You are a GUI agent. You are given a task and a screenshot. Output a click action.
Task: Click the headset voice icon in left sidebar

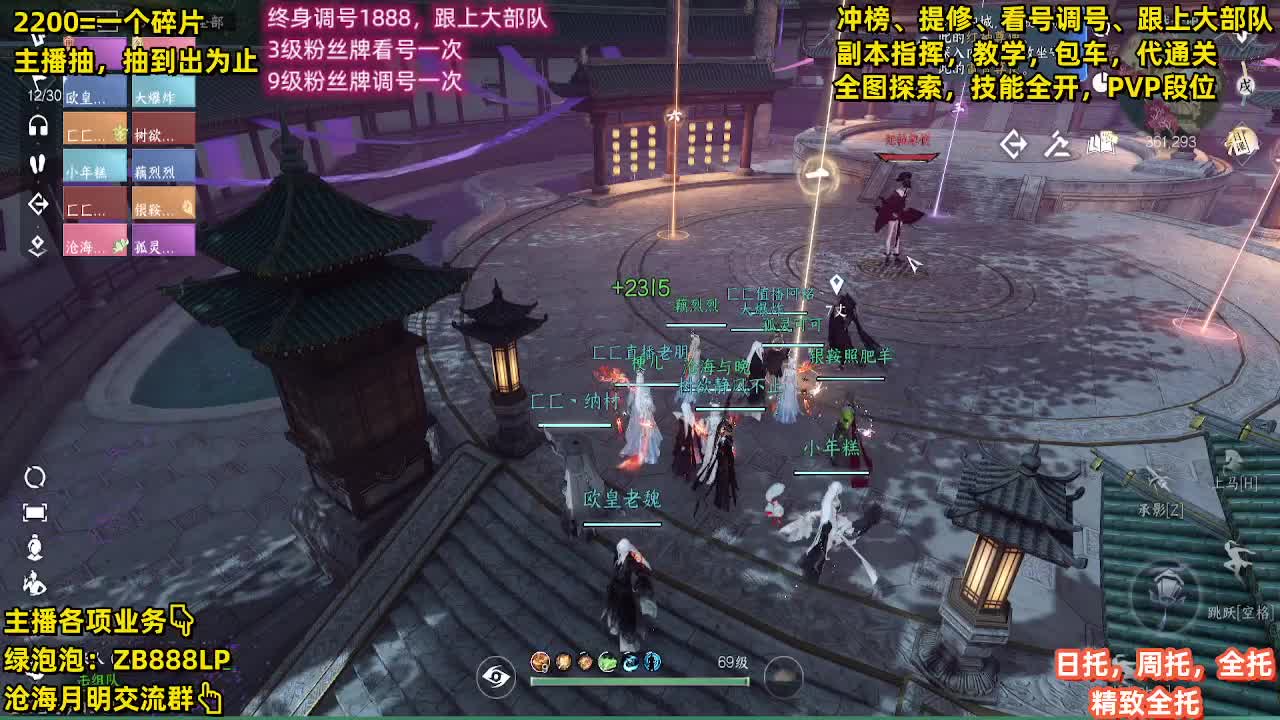pos(37,127)
